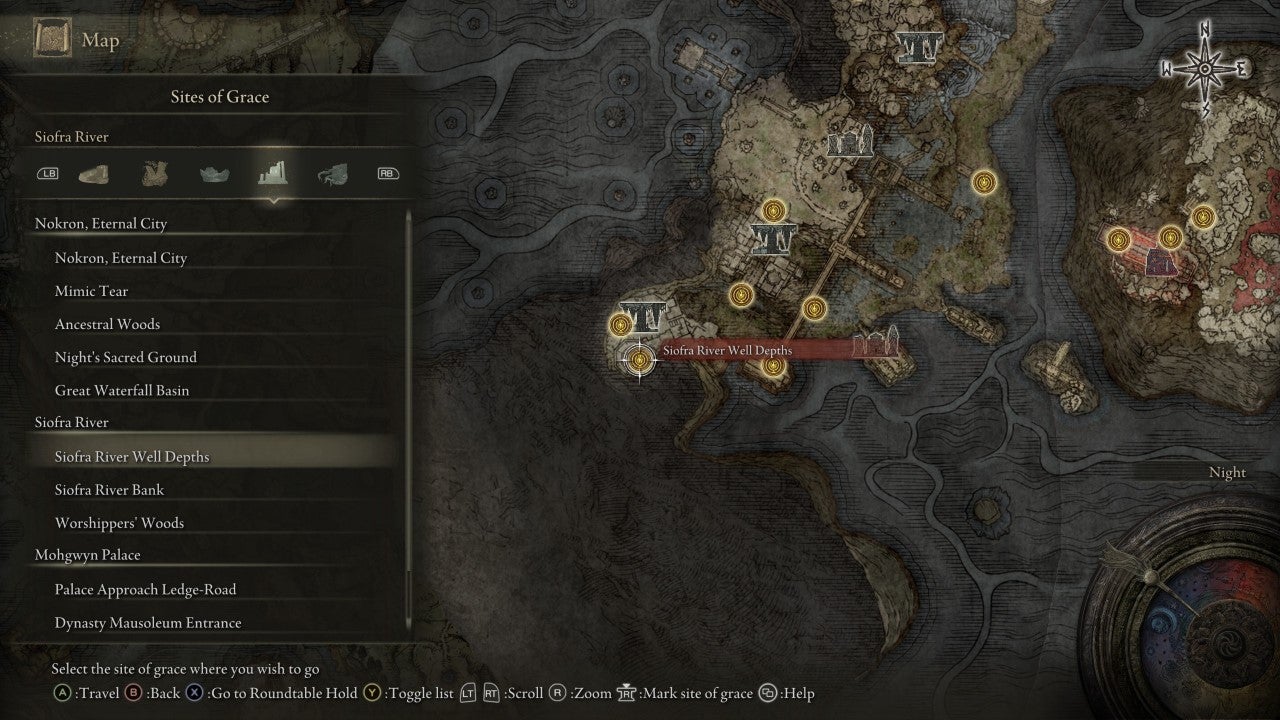Choose Palace Approach Ledge-Road grace
The height and width of the screenshot is (720, 1280).
(x=145, y=590)
